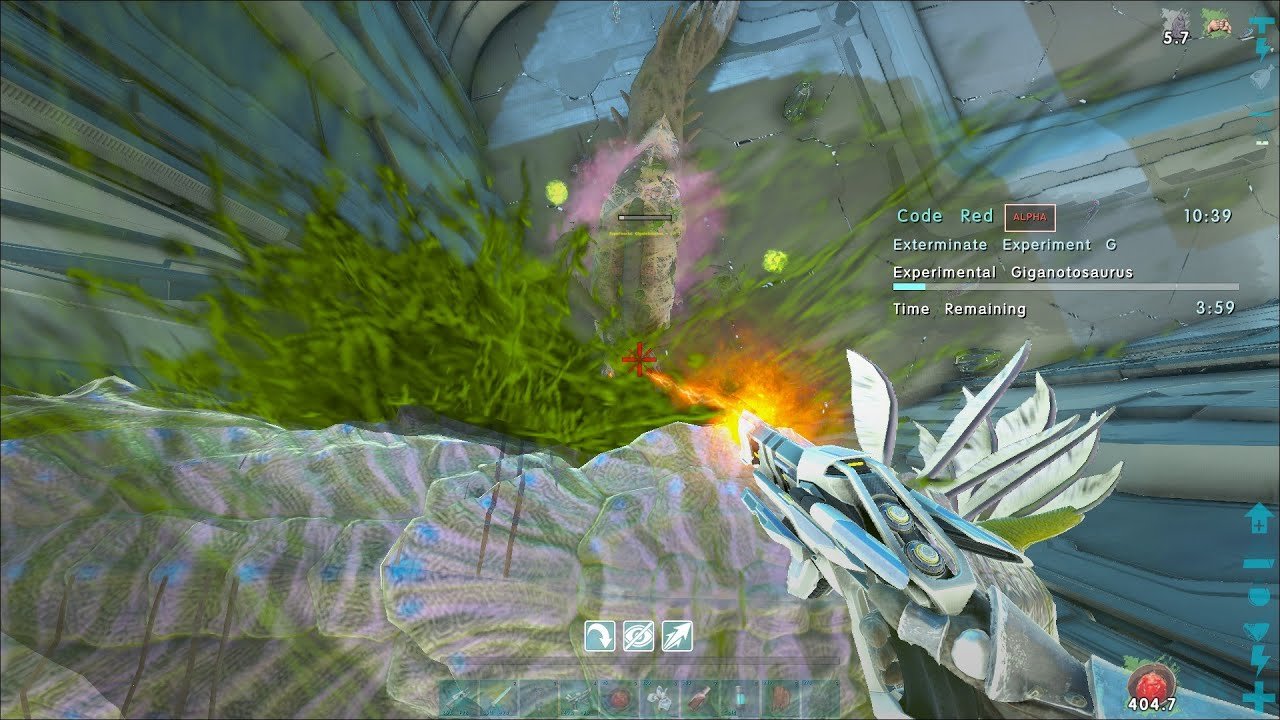This screenshot has height=720, width=1280.
Task: Choose the cyan canister hotbar slot
Action: [738, 697]
